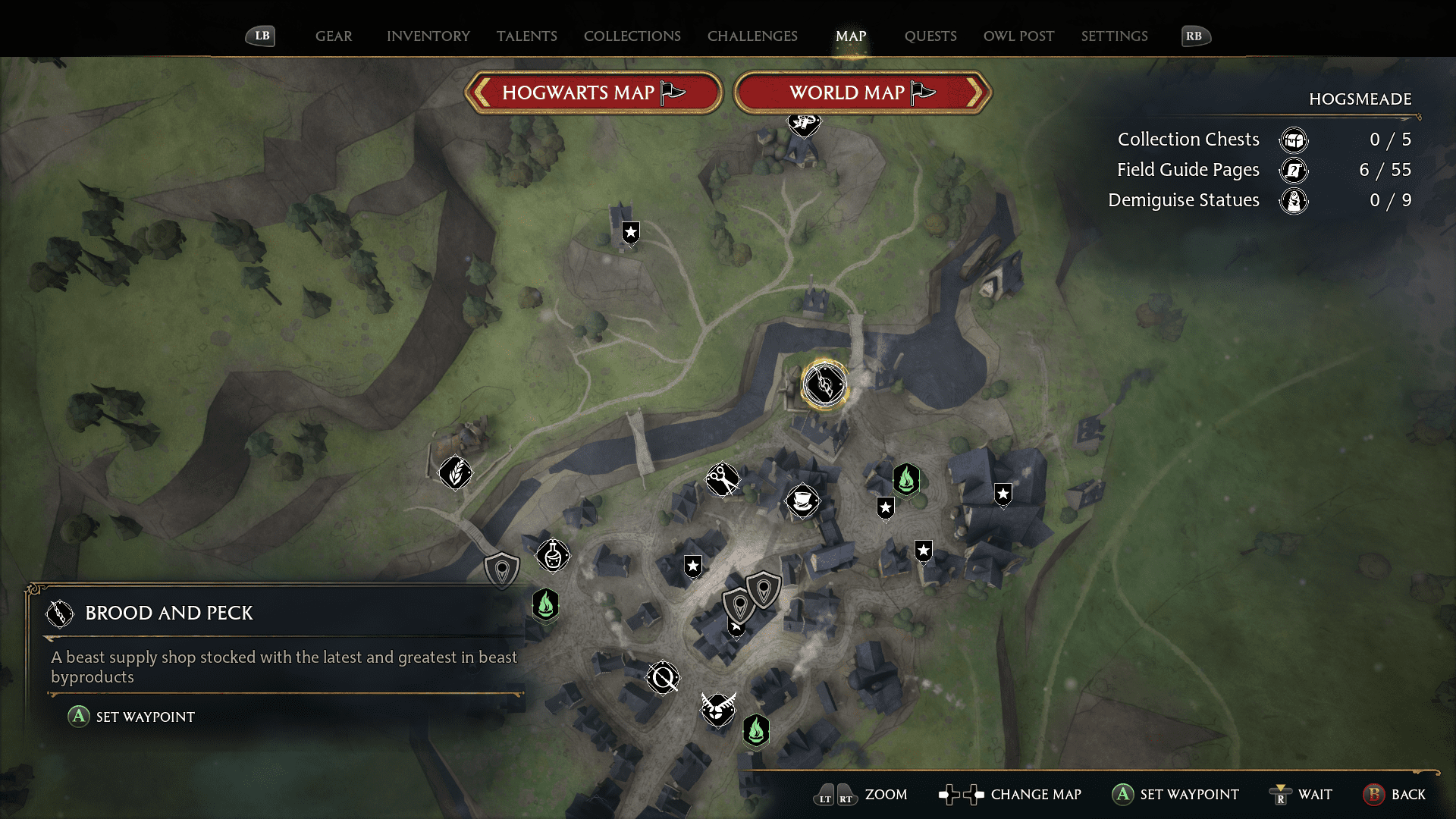Select the selected Brood and Peck beast shop marker
The image size is (1456, 819).
(x=824, y=384)
